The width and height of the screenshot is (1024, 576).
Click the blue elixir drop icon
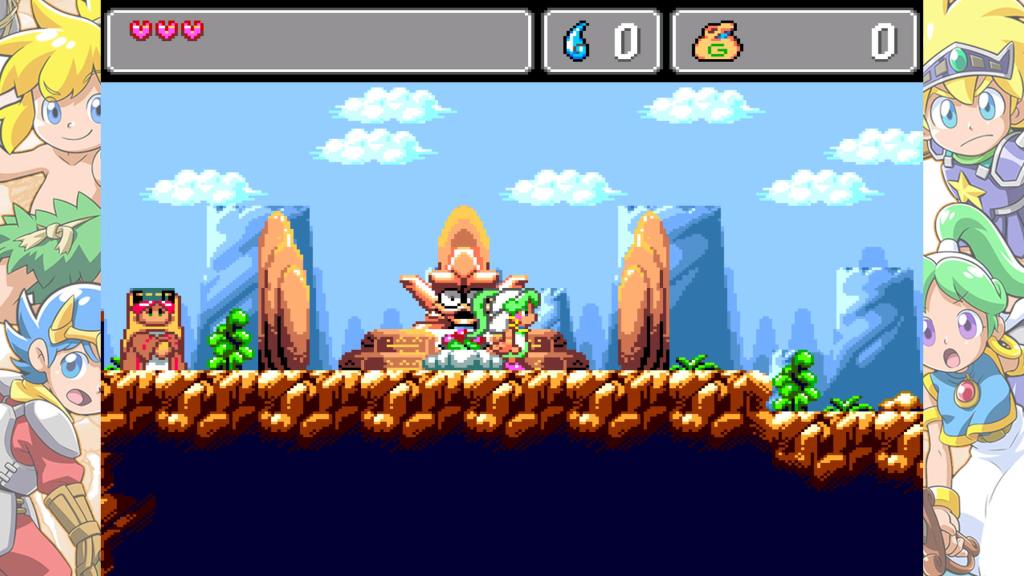coord(578,41)
